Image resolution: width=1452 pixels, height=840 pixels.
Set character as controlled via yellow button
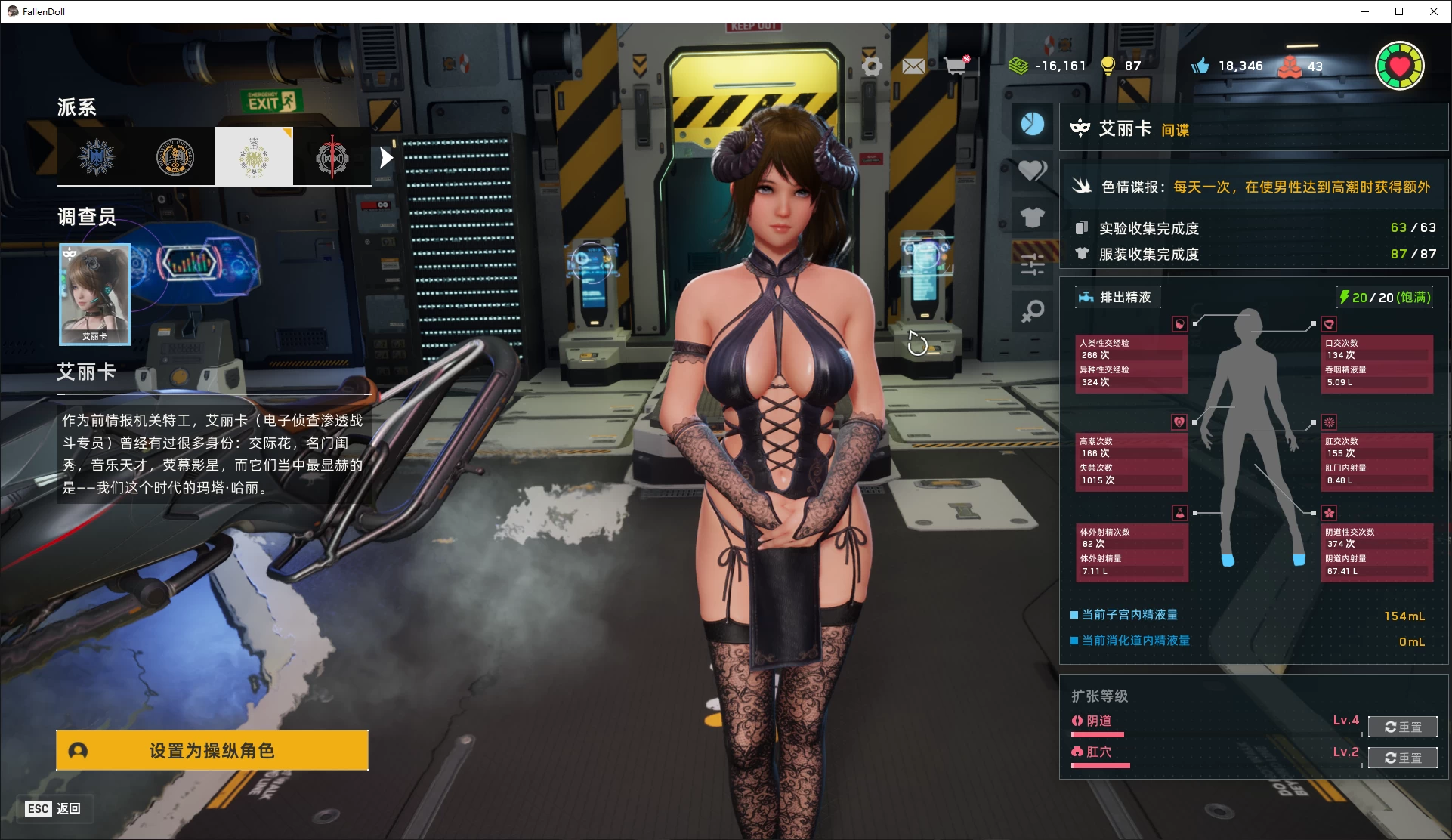[212, 750]
